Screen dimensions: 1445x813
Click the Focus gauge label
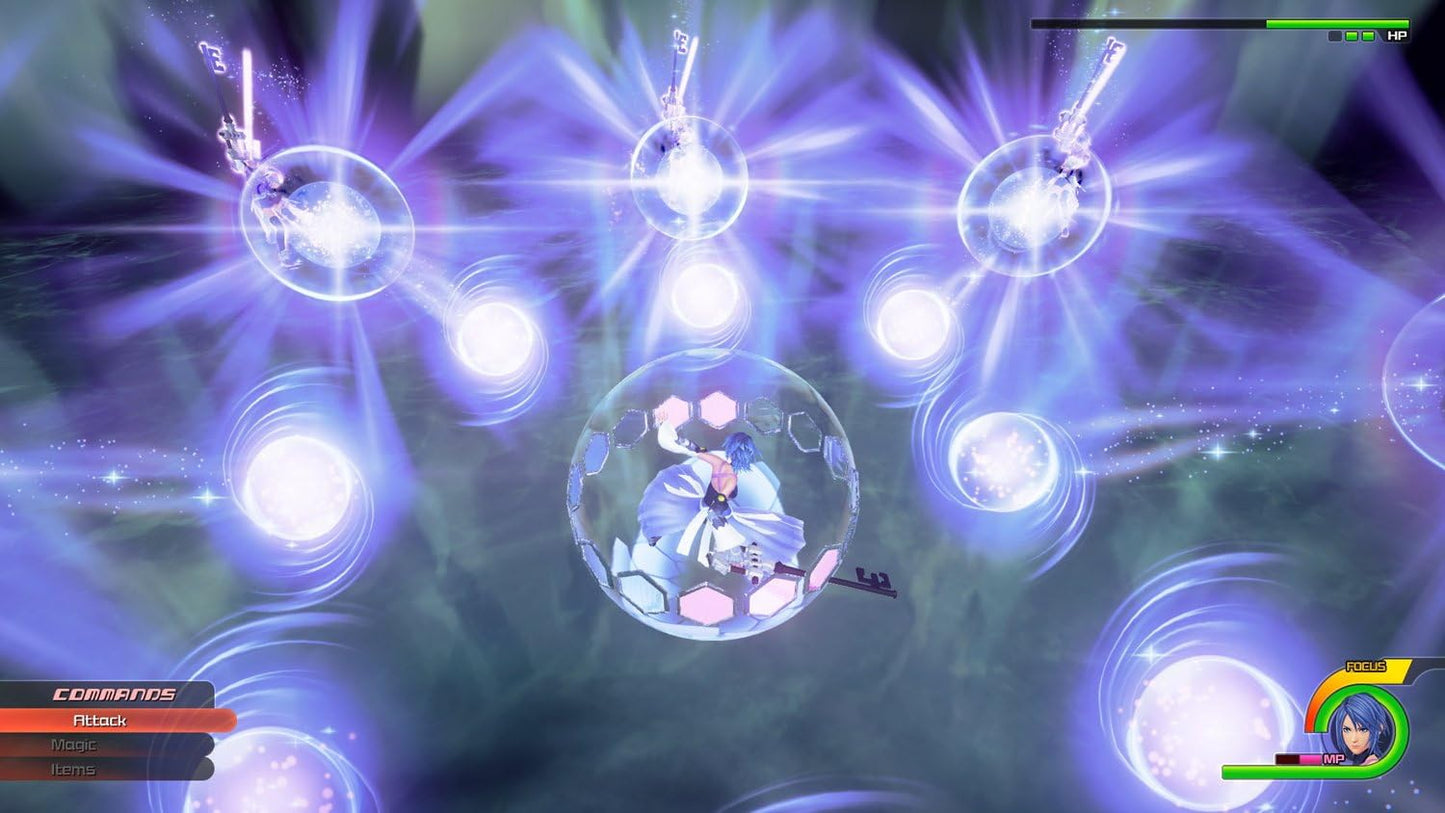click(1366, 665)
